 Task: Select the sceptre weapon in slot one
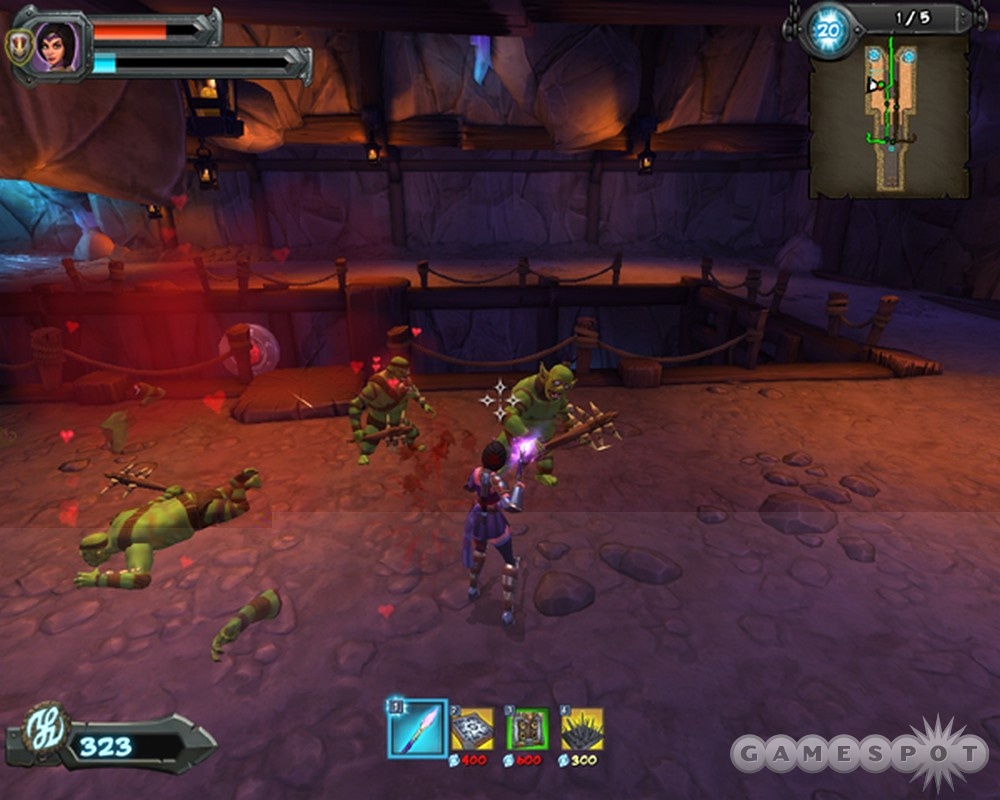pos(417,728)
